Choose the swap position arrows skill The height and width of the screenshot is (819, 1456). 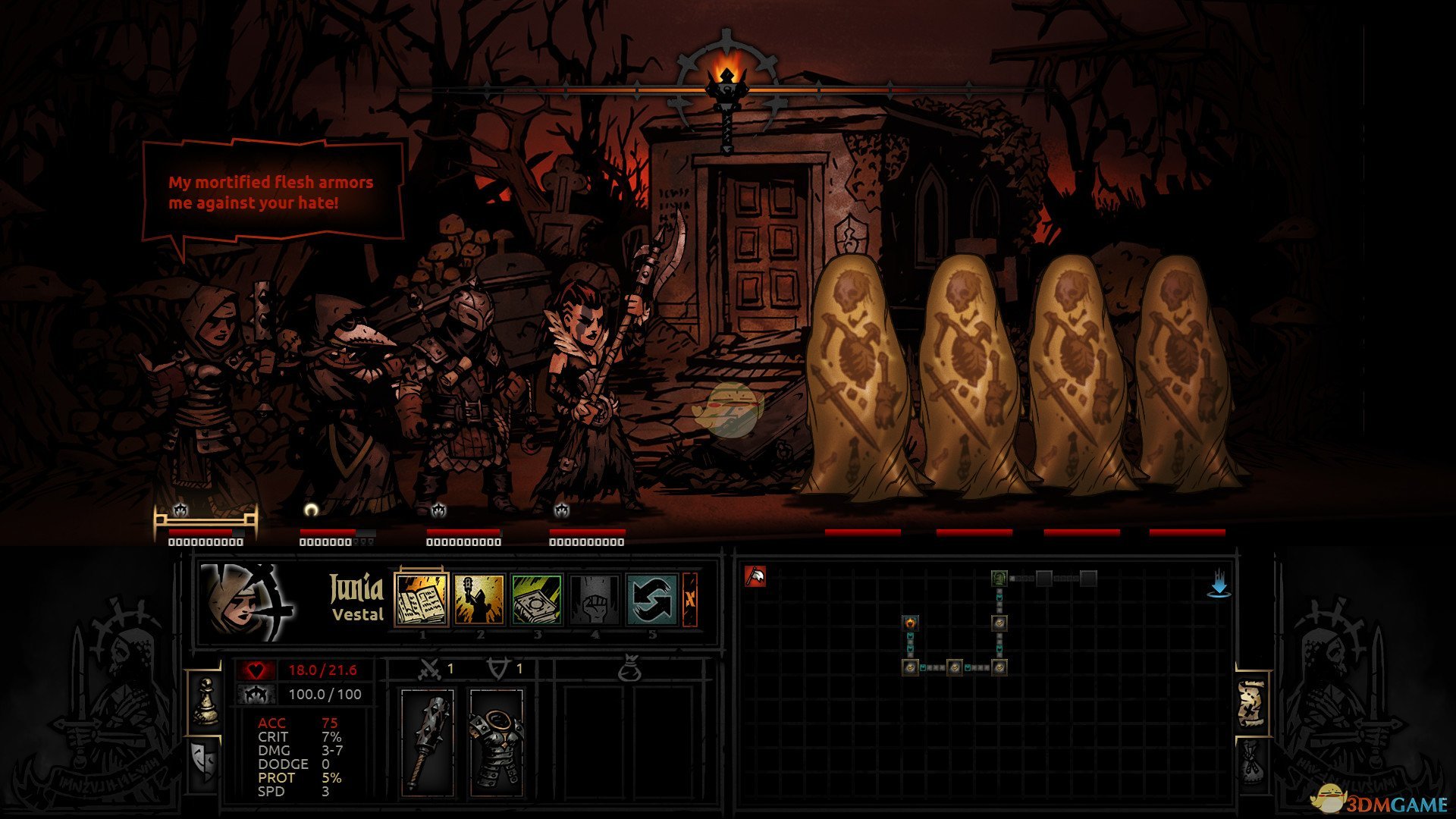tap(652, 599)
